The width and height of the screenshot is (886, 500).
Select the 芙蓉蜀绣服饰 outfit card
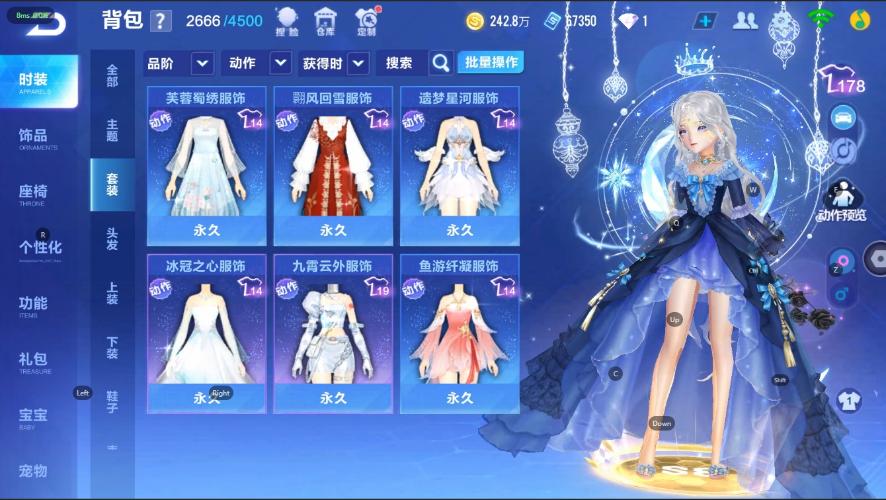[x=207, y=165]
